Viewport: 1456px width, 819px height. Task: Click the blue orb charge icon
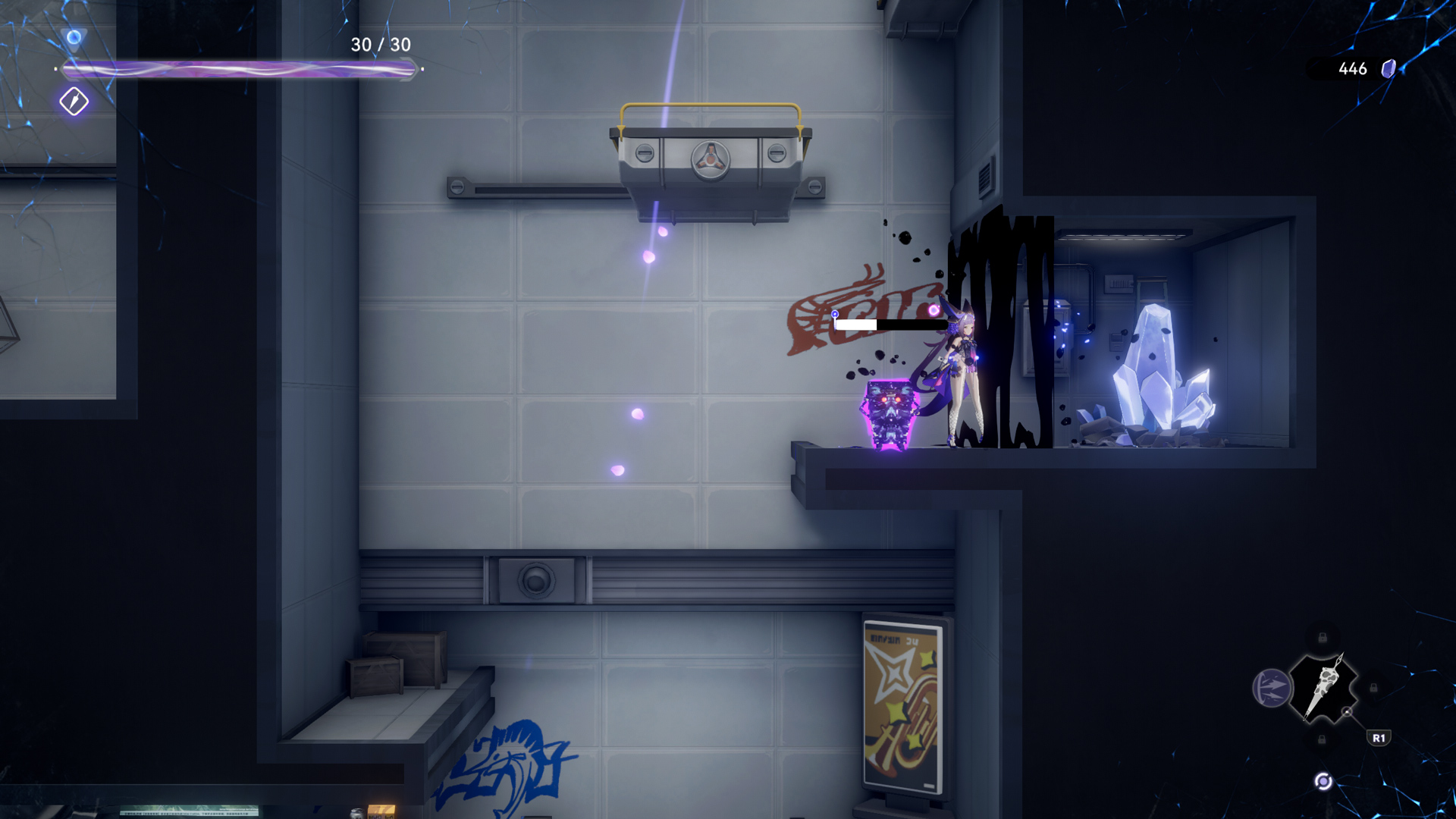74,37
